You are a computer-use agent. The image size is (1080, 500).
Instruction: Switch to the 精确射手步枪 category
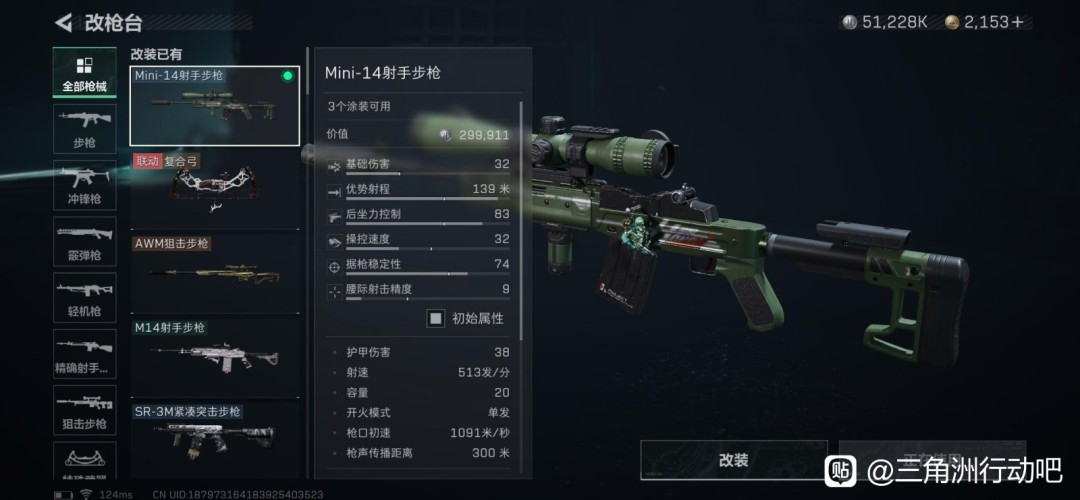click(84, 353)
